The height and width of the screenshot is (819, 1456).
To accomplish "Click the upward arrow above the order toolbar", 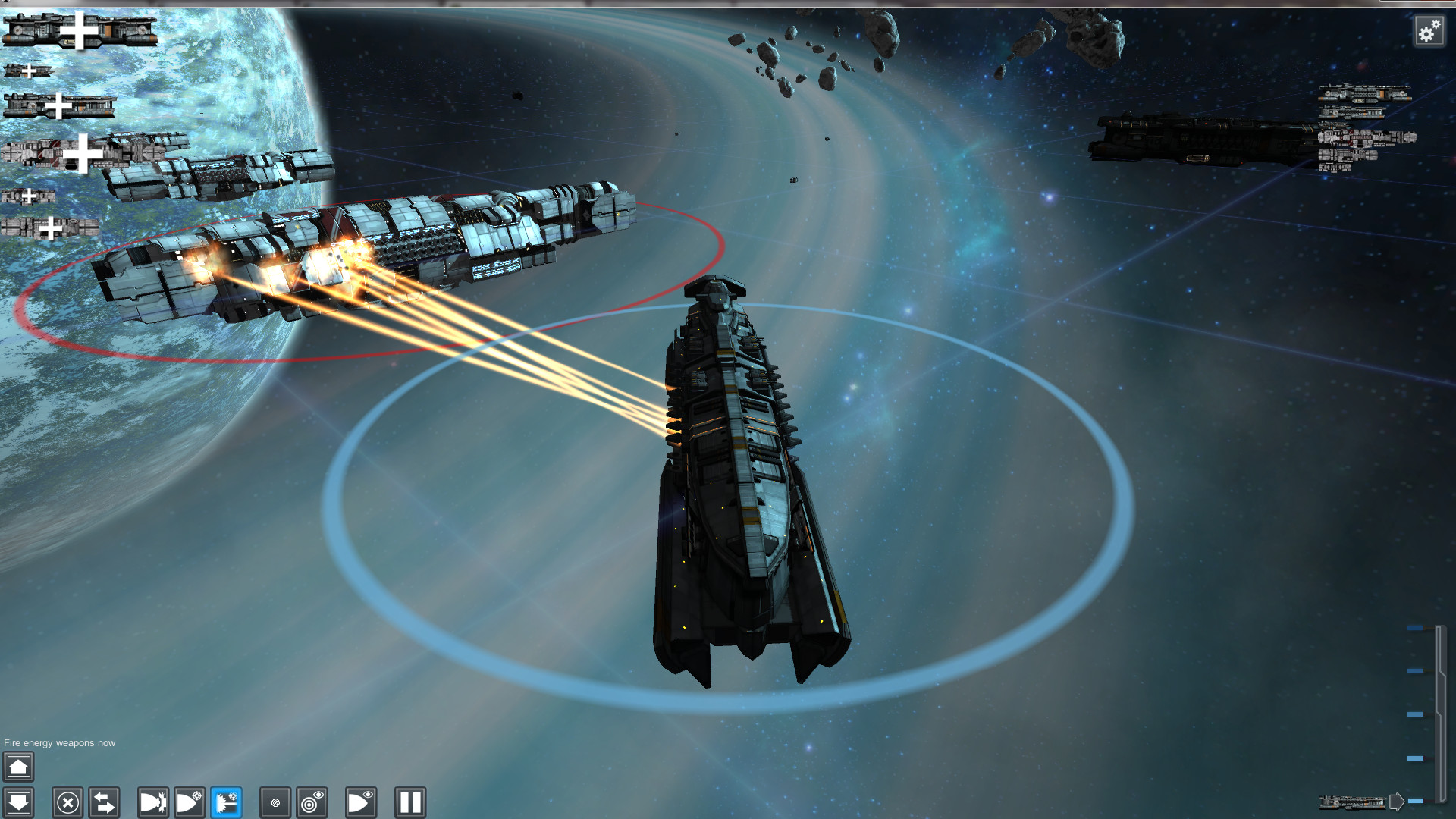I will pyautogui.click(x=18, y=767).
